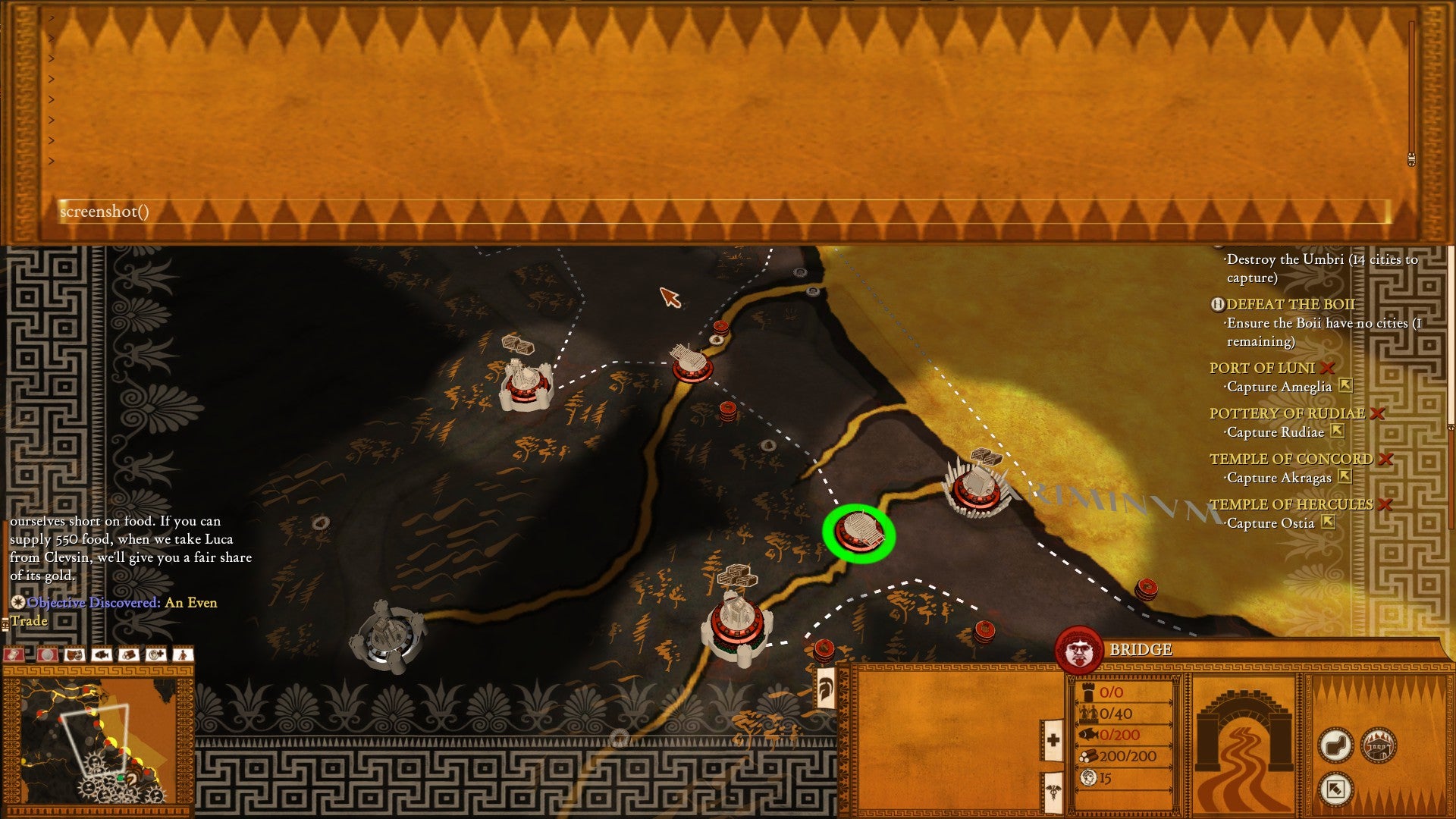
Task: Select the Defeat the Boii objective
Action: pos(1290,304)
